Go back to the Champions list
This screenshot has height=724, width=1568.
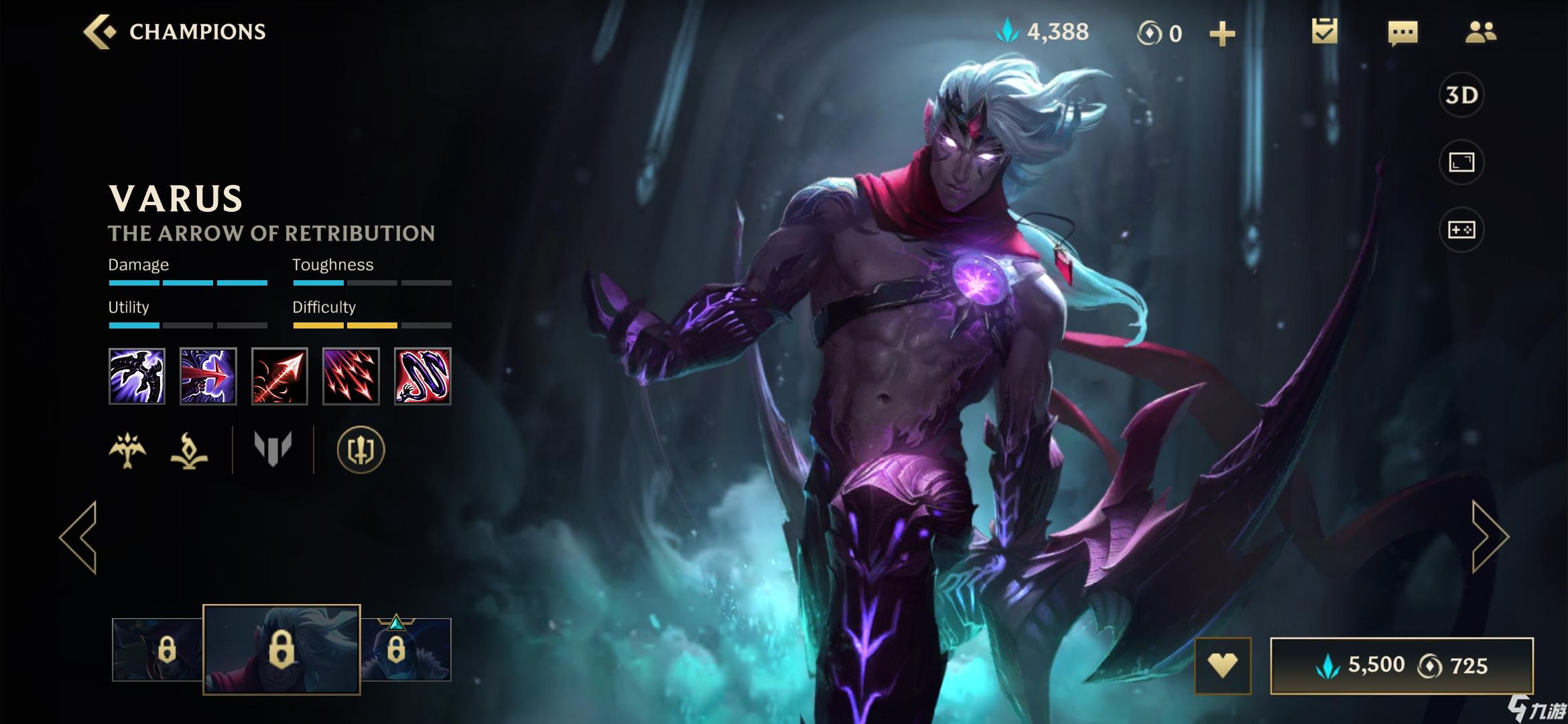tap(176, 32)
